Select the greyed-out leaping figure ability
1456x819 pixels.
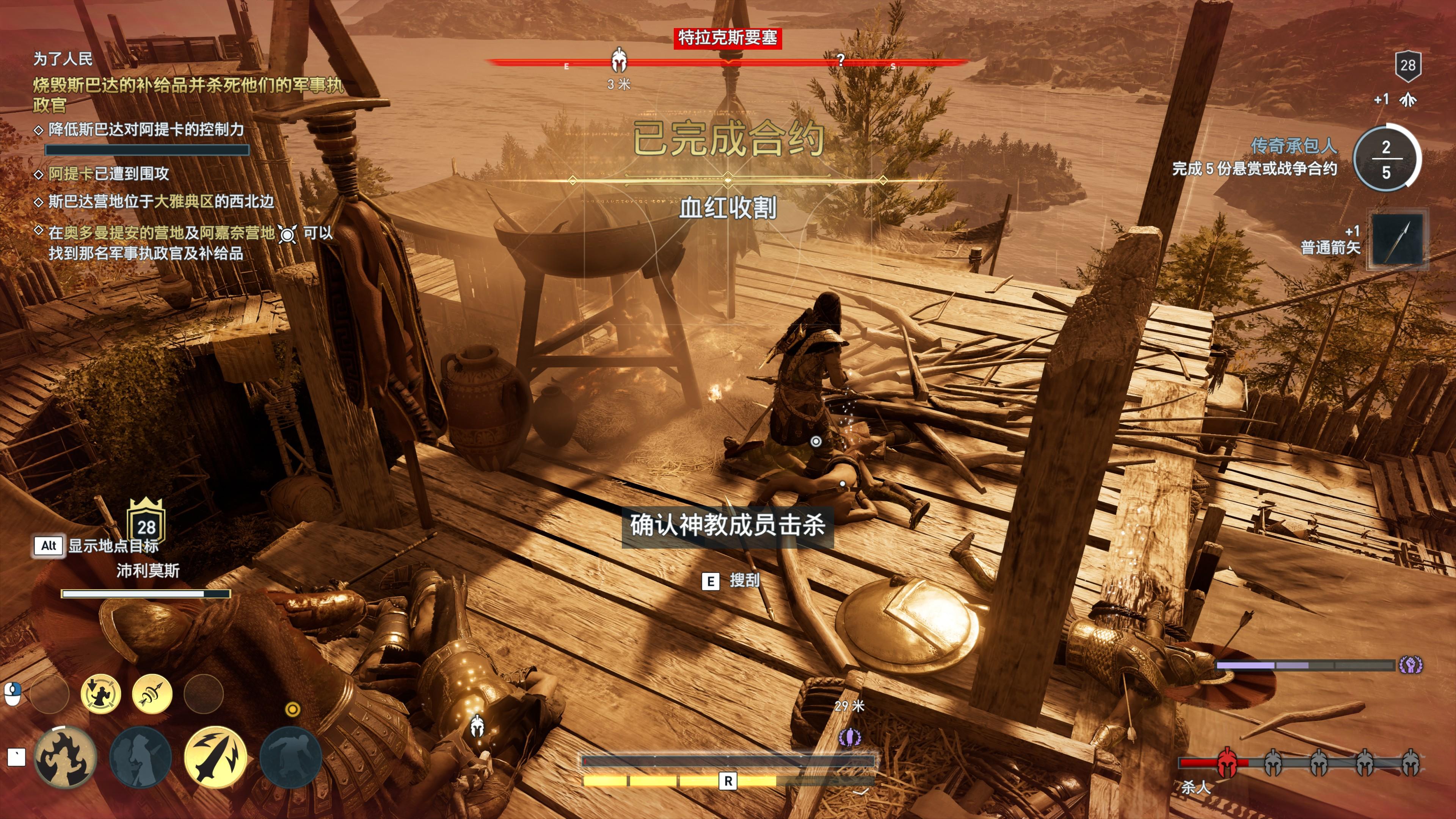click(x=290, y=758)
